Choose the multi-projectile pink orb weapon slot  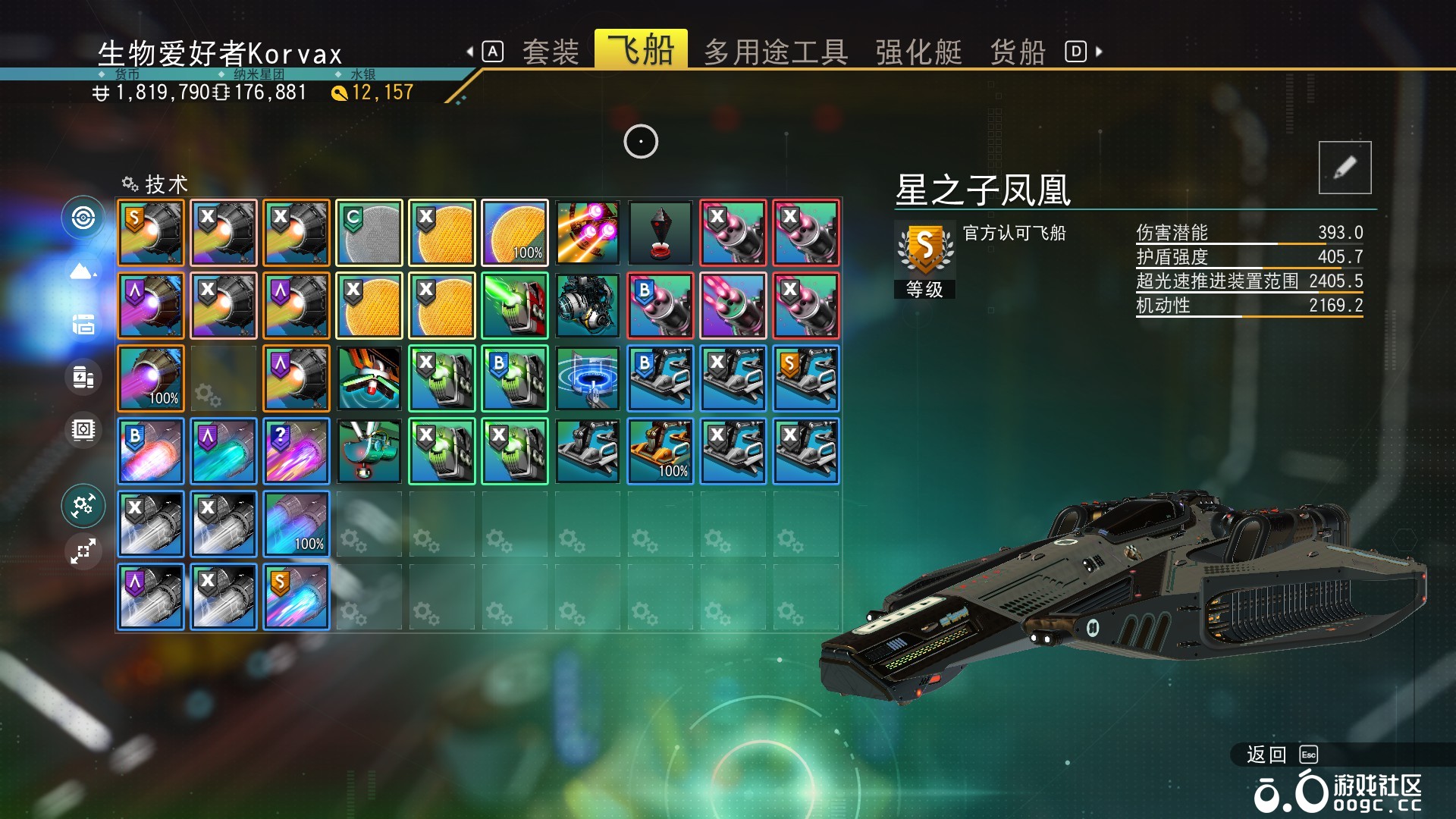click(x=588, y=233)
